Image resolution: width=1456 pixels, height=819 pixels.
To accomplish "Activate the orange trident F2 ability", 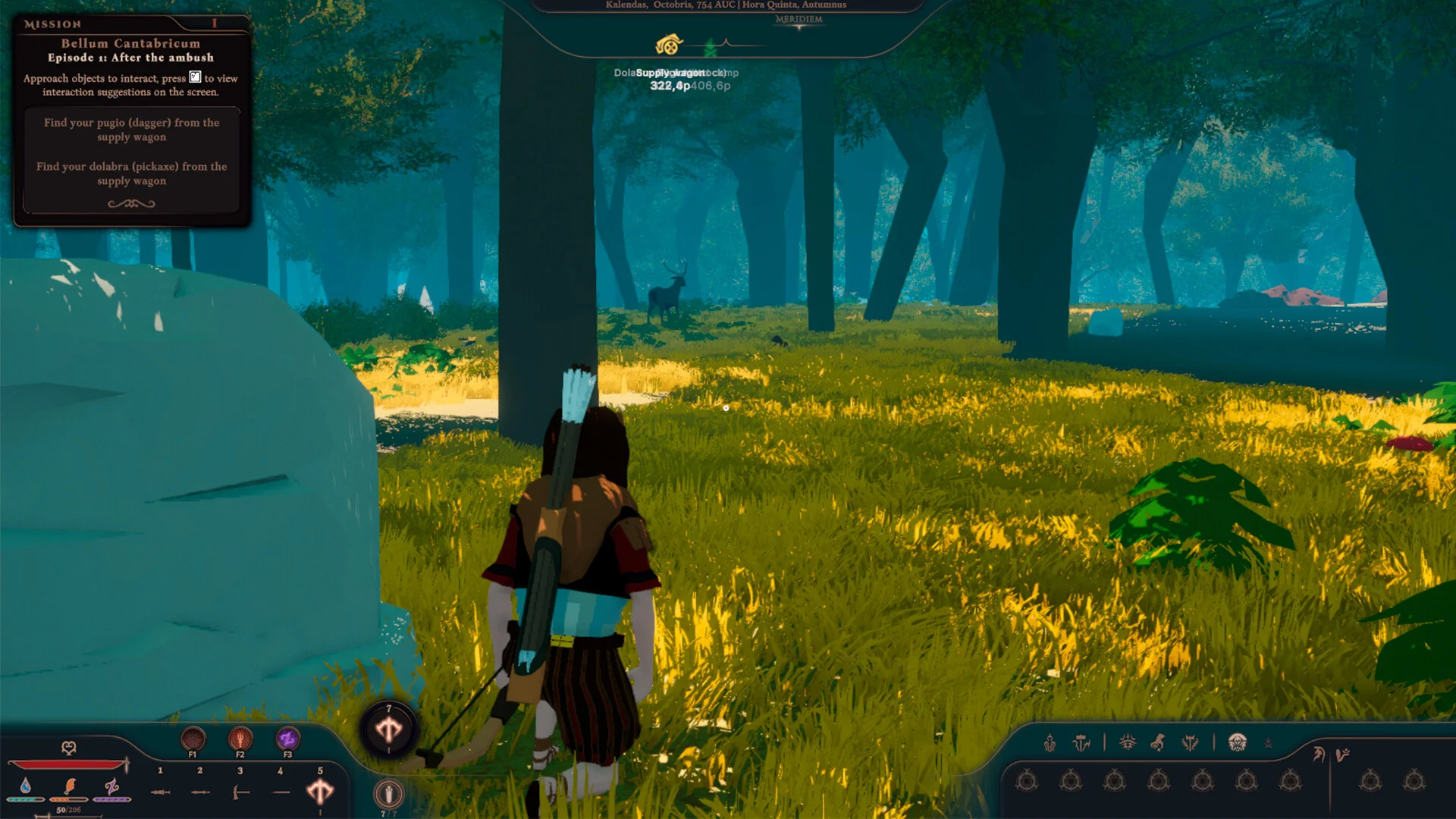I will click(240, 738).
